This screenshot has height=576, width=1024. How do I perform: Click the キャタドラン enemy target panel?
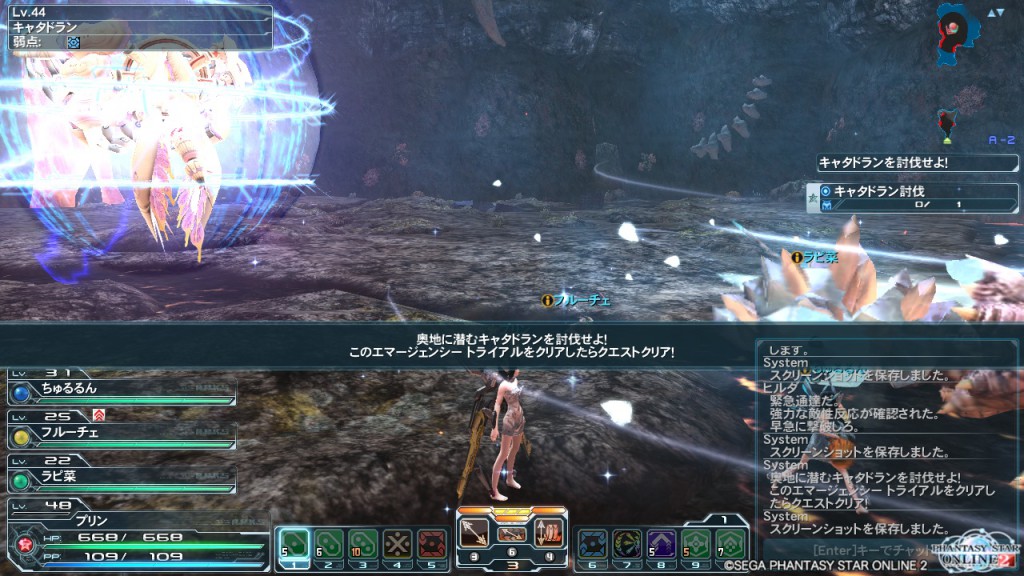137,28
